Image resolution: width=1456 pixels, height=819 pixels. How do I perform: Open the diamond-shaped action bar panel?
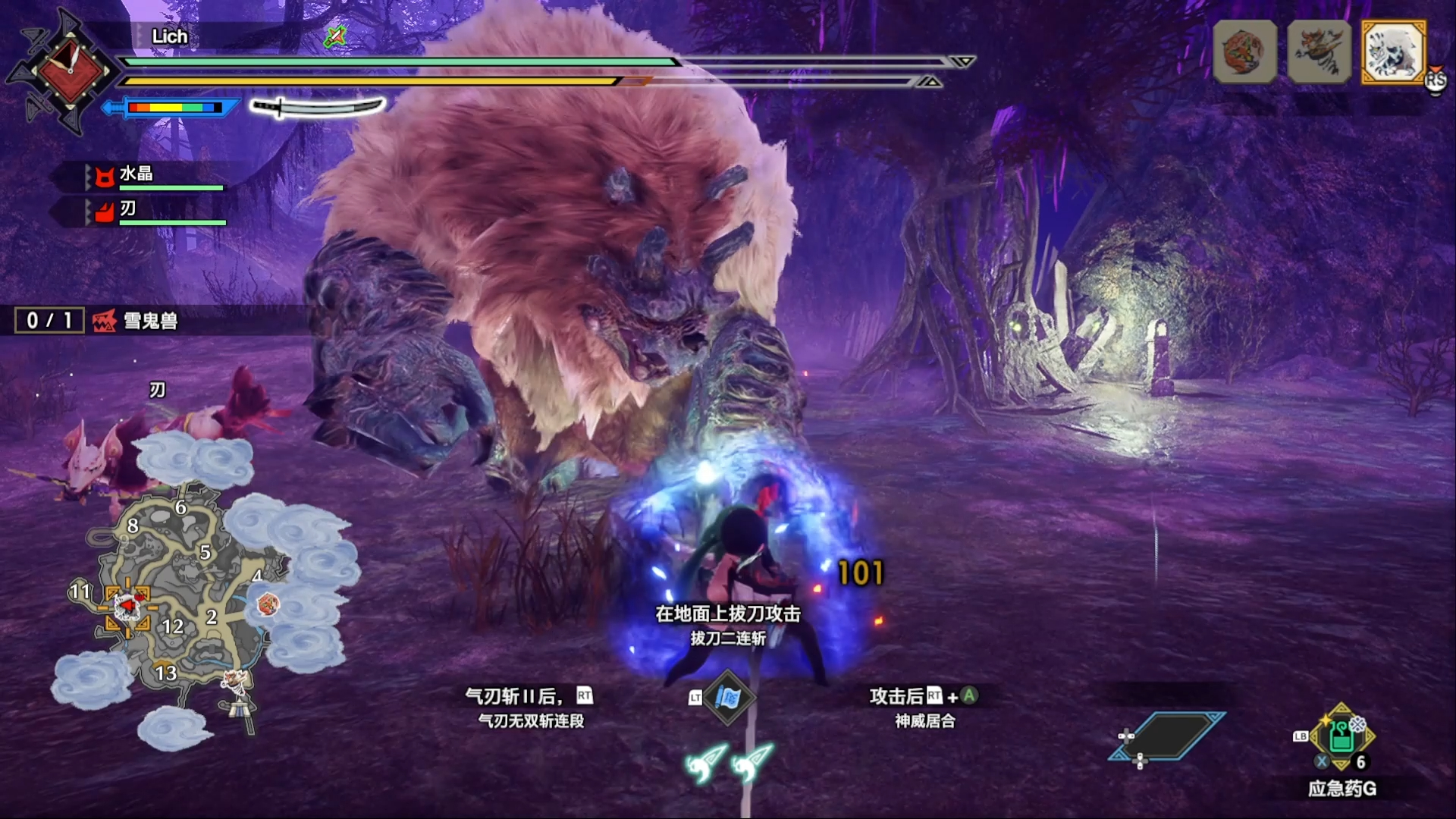coord(1166,736)
